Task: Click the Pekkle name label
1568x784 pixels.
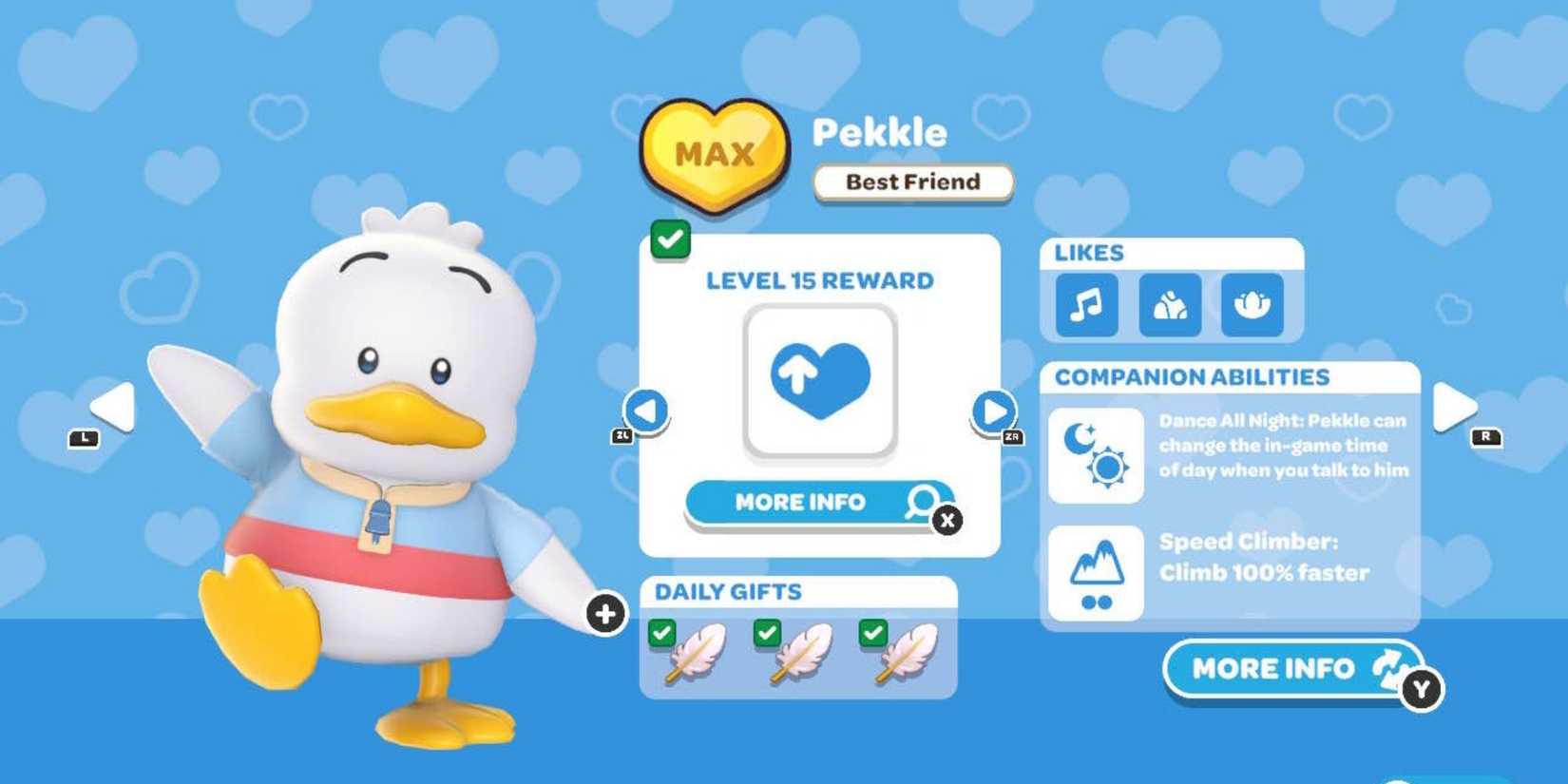Action: 879,133
